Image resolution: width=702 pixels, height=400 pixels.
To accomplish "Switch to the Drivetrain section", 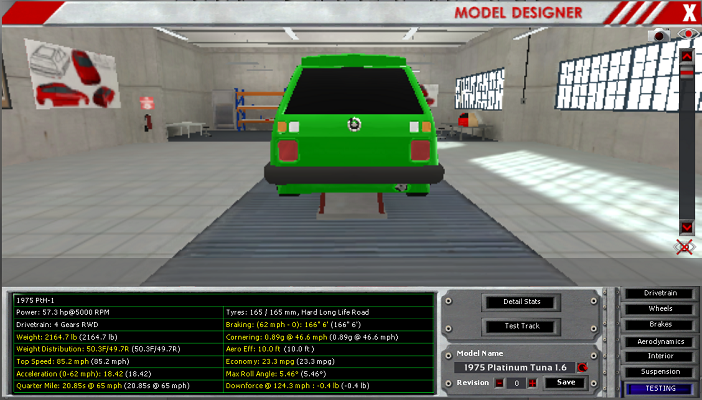I will tap(659, 294).
